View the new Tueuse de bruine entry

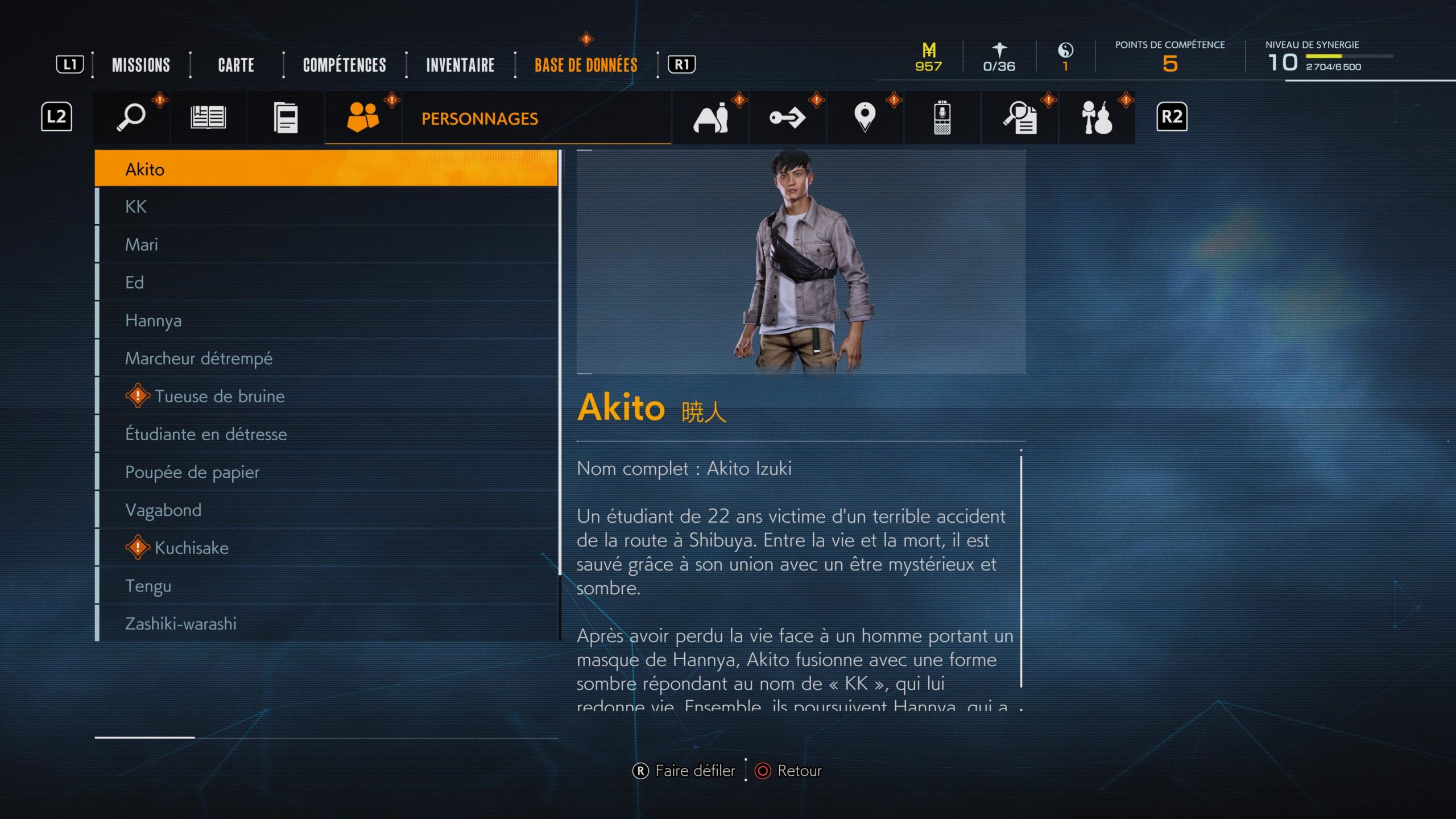pos(327,396)
